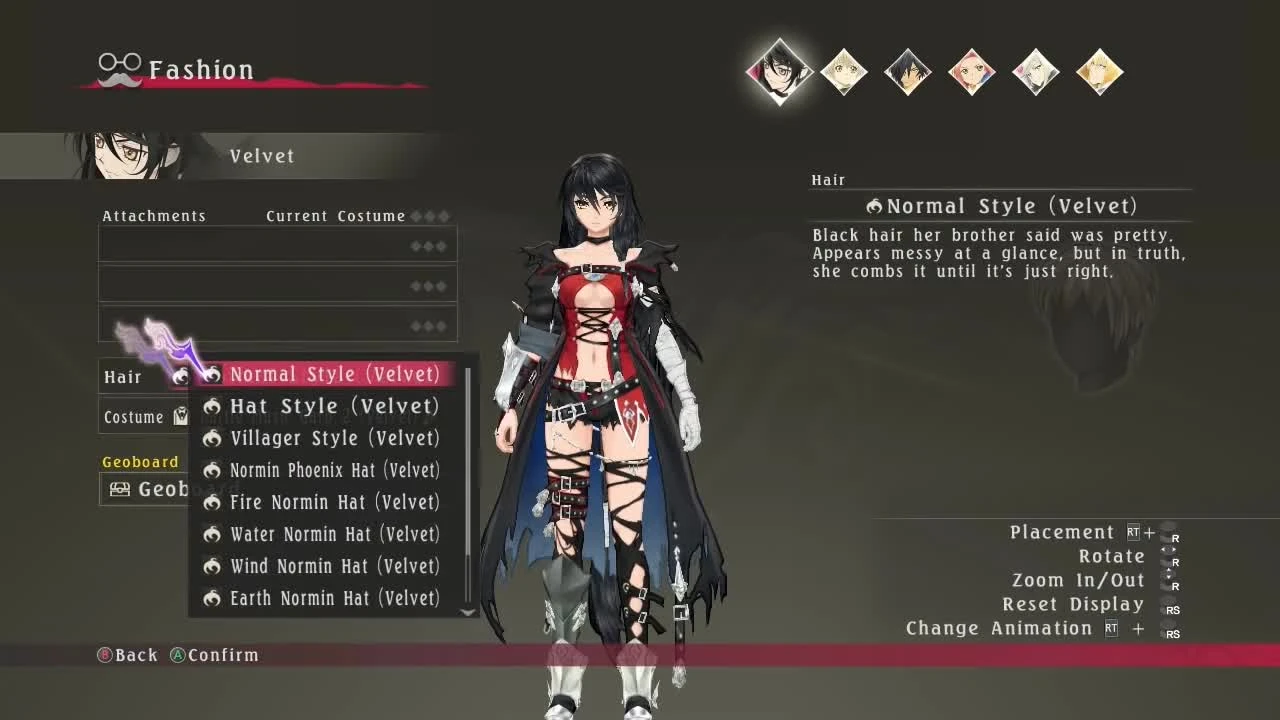Click the first empty Attachments slot
Image resolution: width=1280 pixels, height=720 pixels.
(x=277, y=244)
